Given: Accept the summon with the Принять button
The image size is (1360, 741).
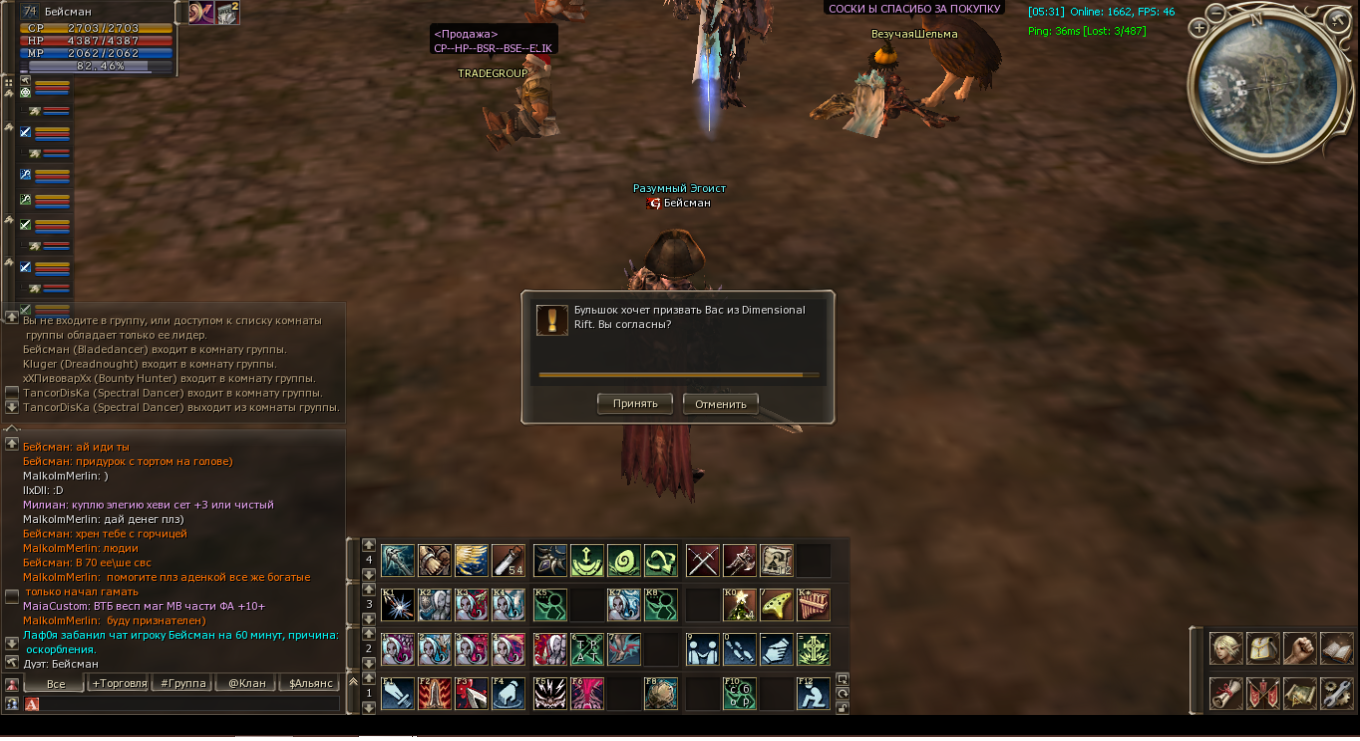Looking at the screenshot, I should coord(635,404).
